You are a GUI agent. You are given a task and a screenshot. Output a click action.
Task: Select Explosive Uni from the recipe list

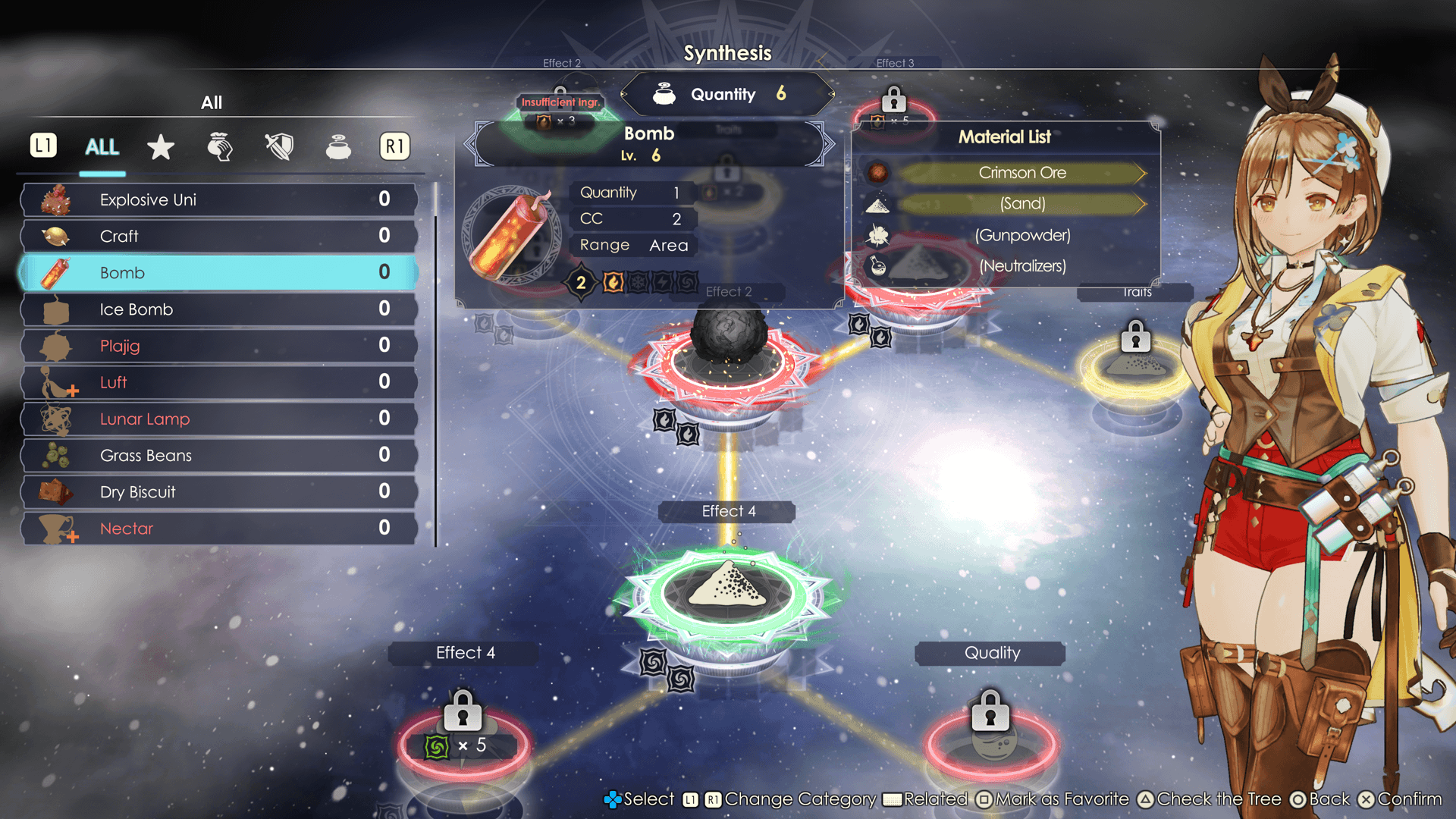pos(220,199)
